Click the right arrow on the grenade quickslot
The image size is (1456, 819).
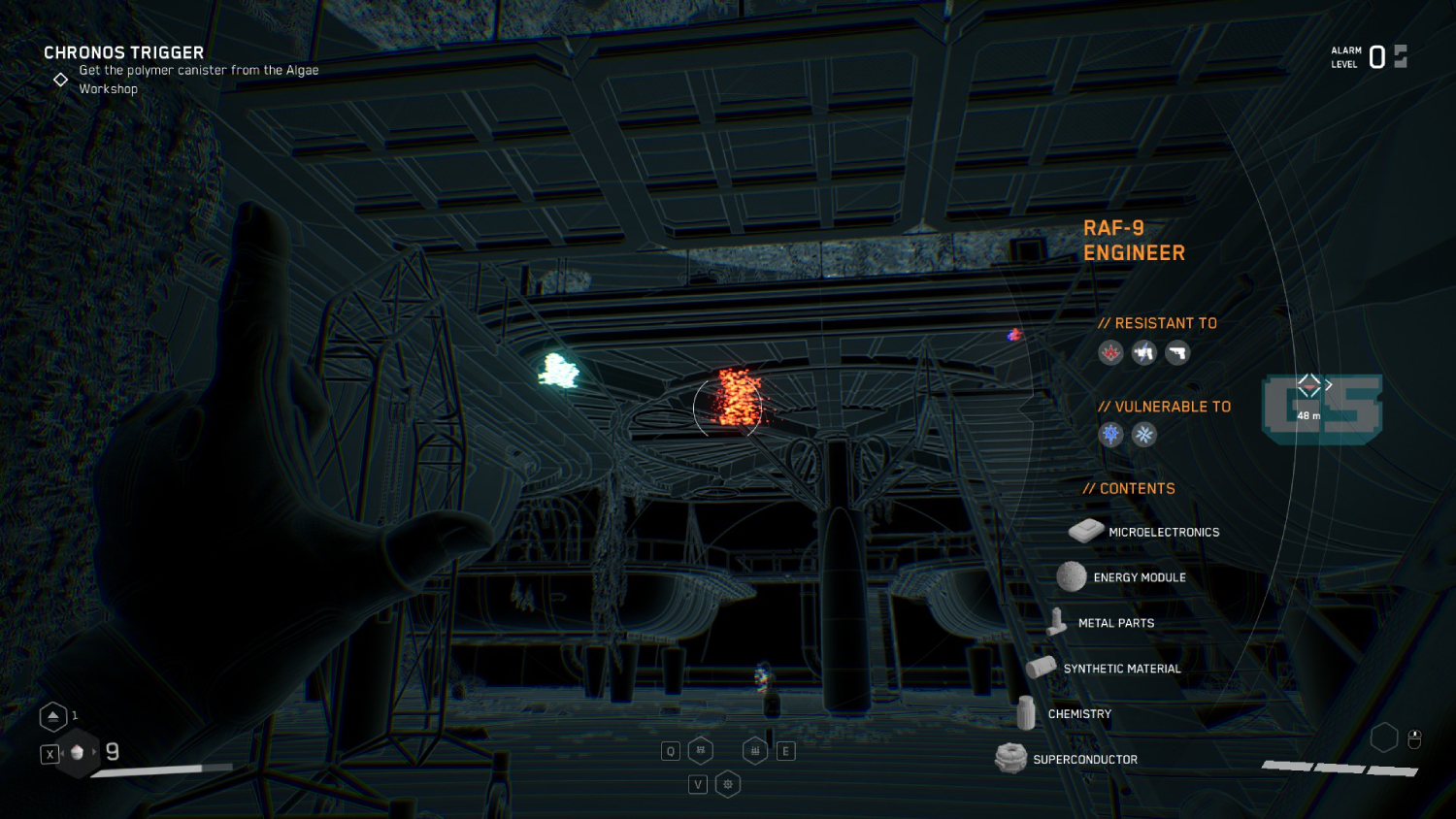pos(95,750)
